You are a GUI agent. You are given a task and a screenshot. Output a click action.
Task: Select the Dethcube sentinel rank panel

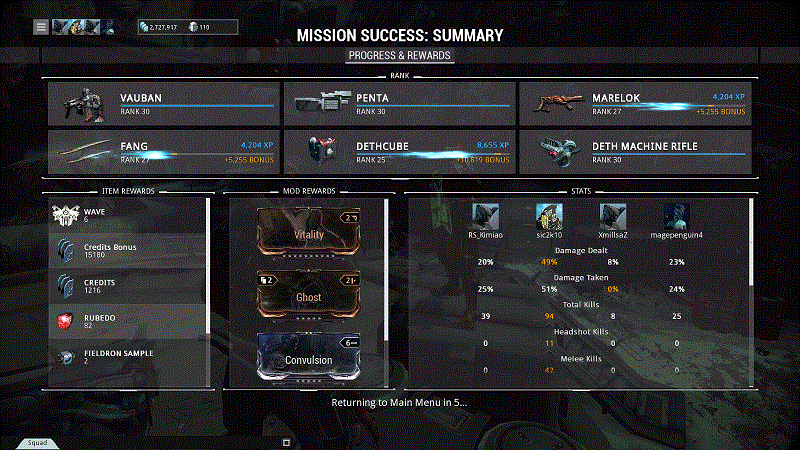coord(398,151)
